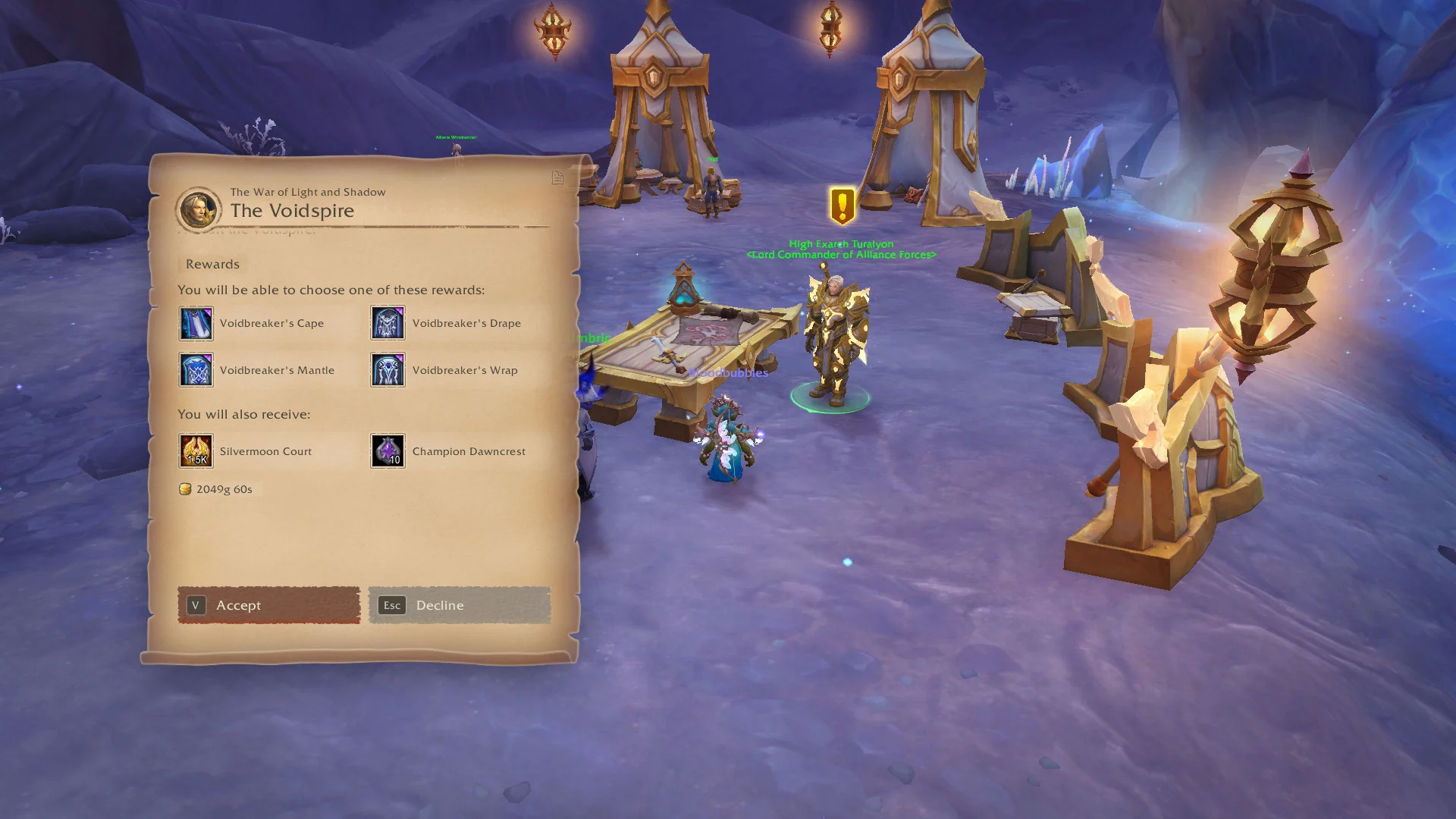Click the Champion Dawncrest currency icon
1456x819 pixels.
(x=388, y=450)
